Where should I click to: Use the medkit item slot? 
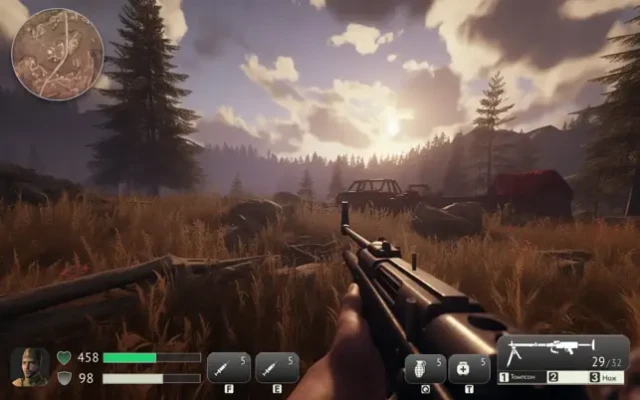pos(469,369)
